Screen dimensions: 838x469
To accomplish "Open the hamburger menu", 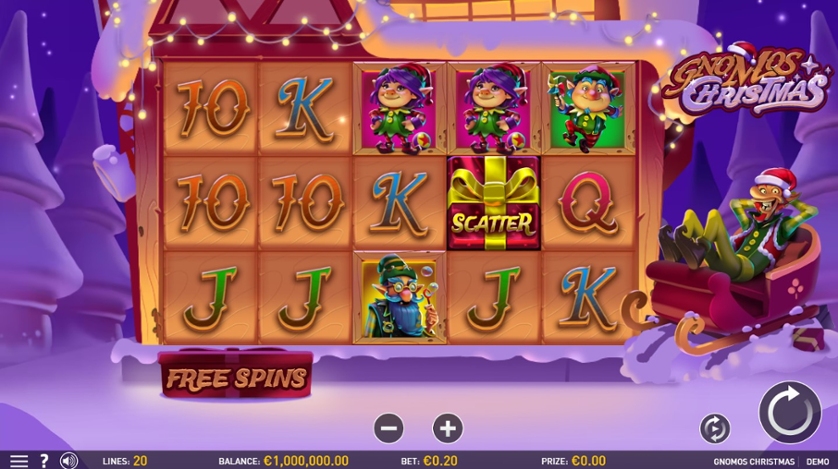I will [x=18, y=460].
